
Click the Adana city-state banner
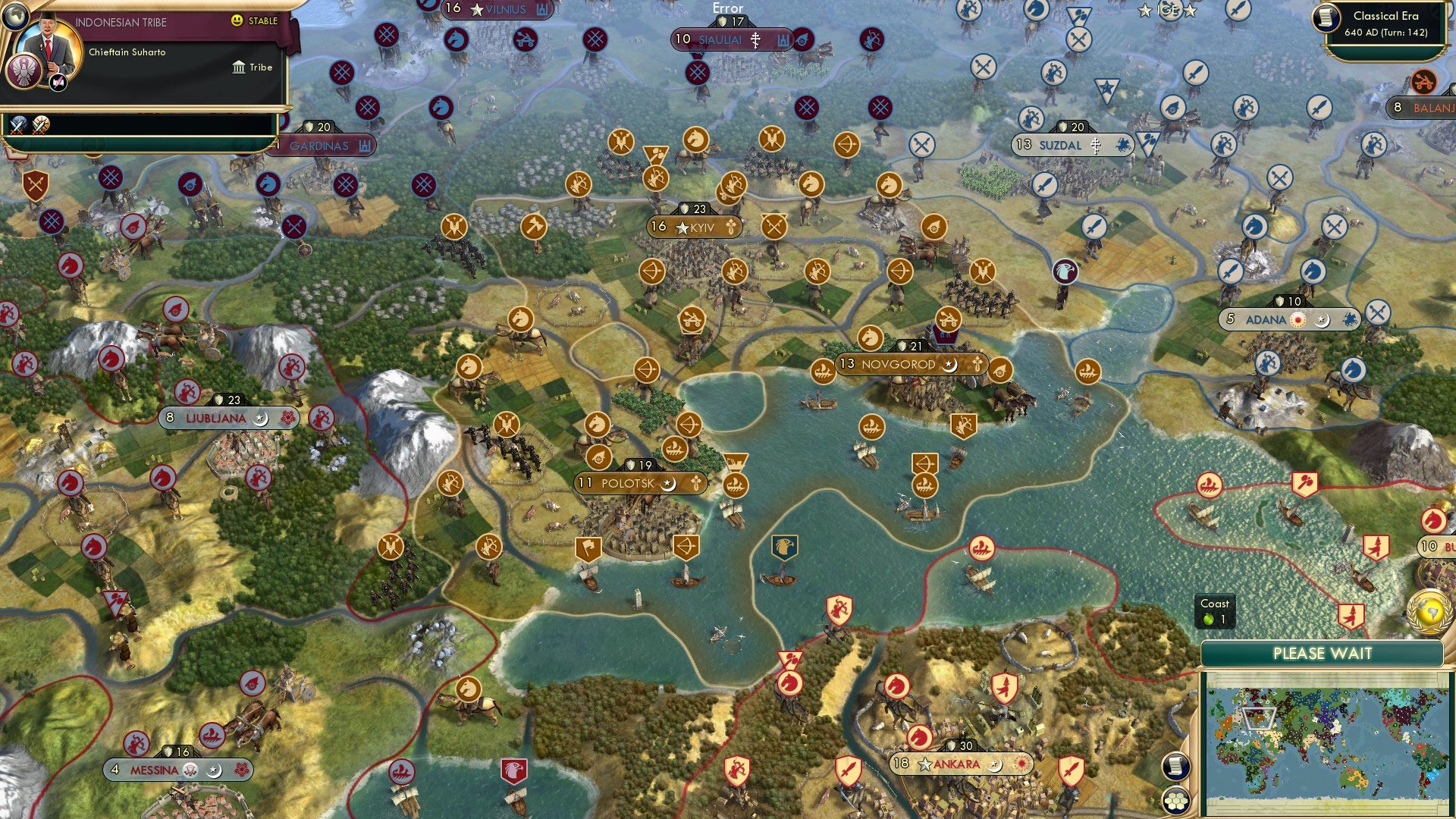tap(1289, 319)
